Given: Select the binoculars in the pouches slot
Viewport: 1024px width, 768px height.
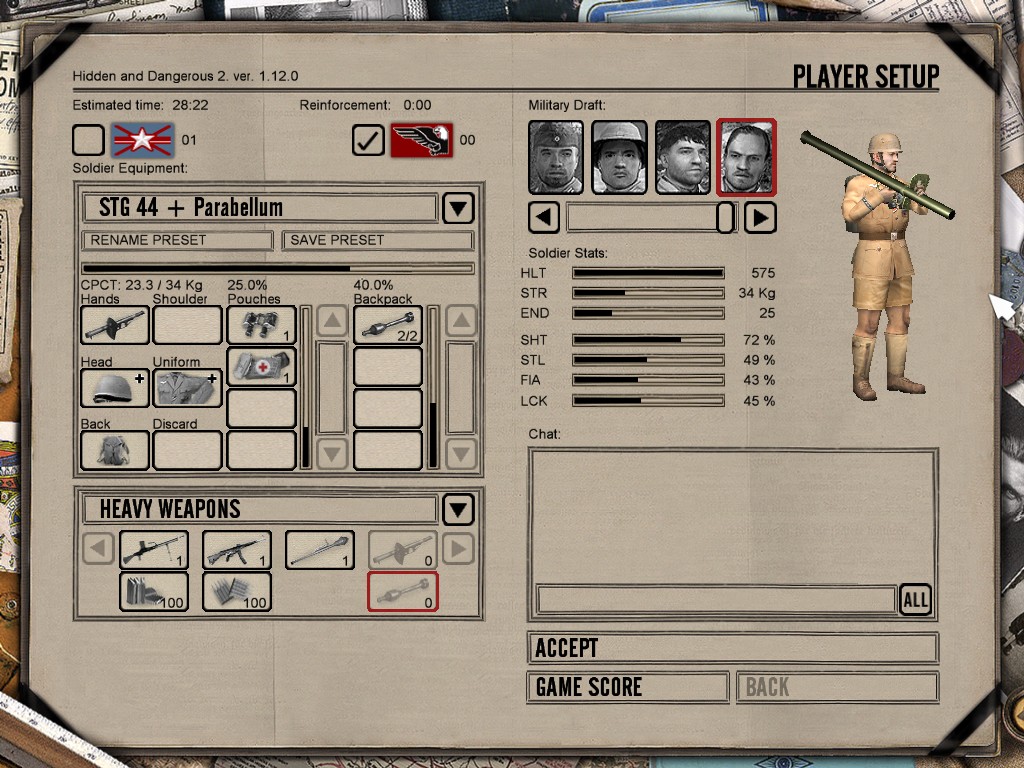Looking at the screenshot, I should click(262, 325).
